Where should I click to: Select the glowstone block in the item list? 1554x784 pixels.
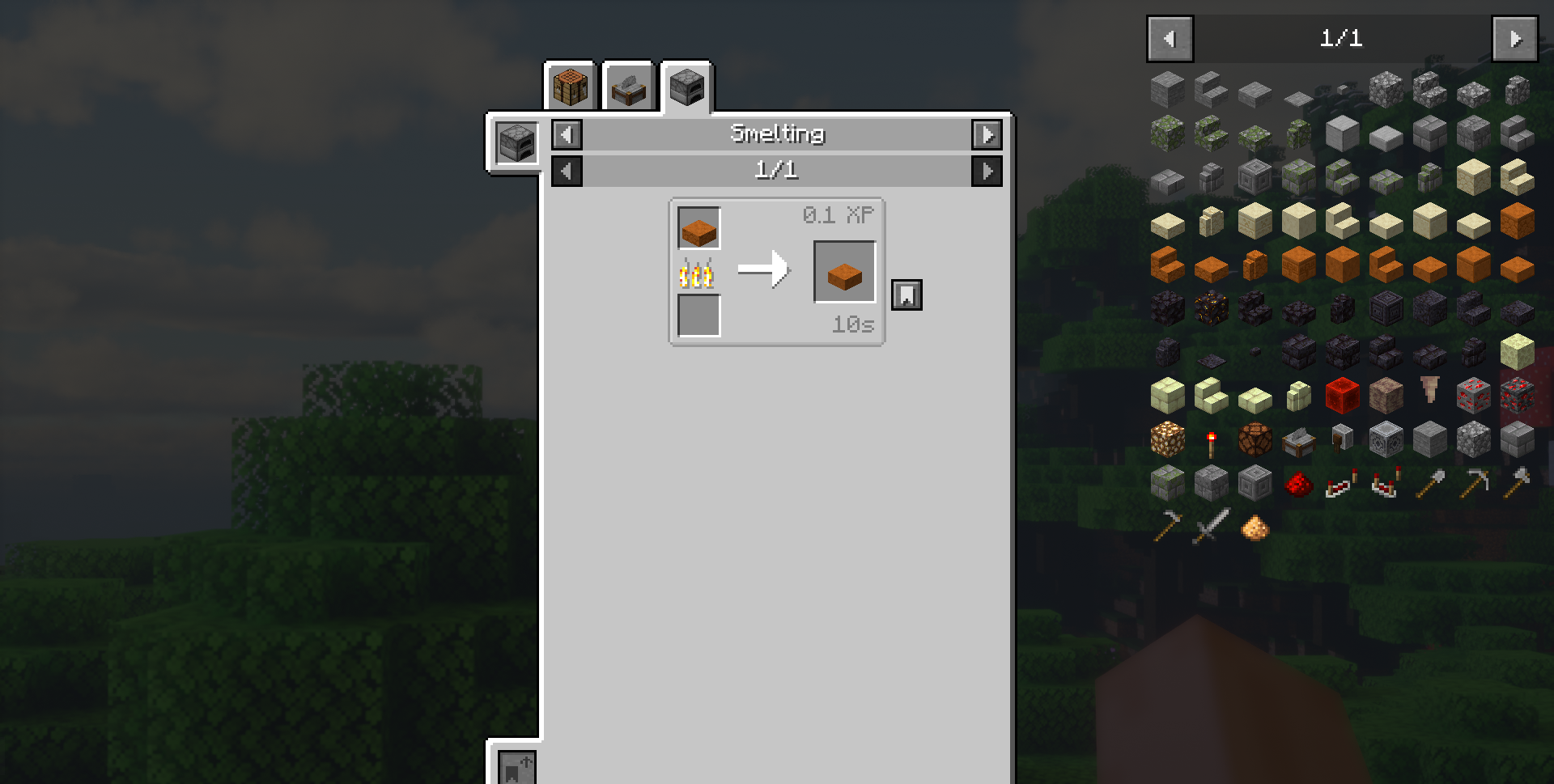(1168, 439)
